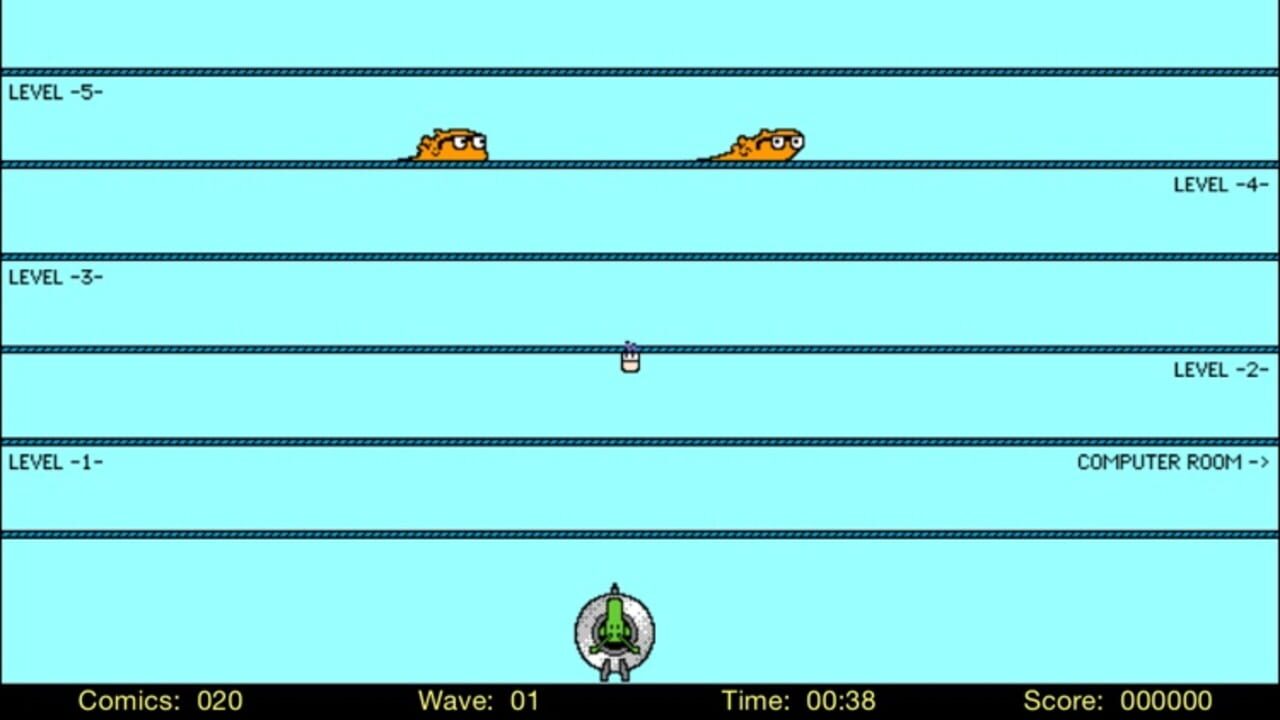Click the LEVEL -2- label
This screenshot has height=720, width=1280.
pos(1221,369)
